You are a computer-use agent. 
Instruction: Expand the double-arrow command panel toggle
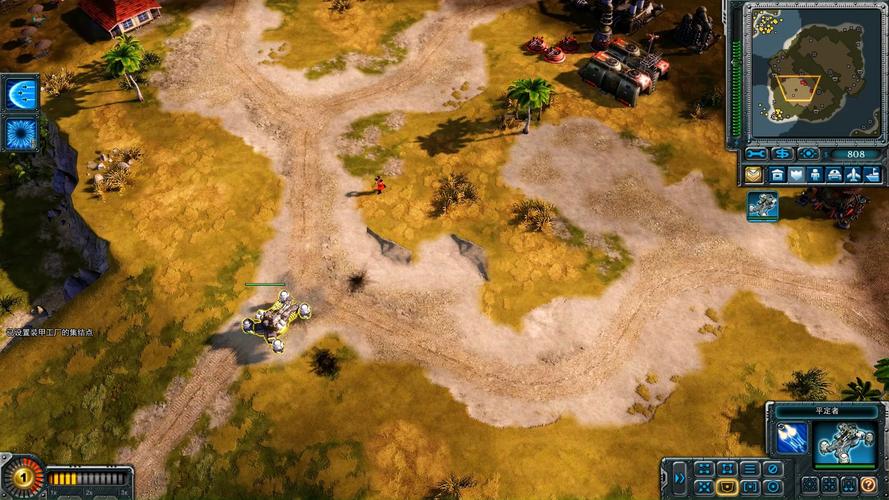(x=678, y=478)
